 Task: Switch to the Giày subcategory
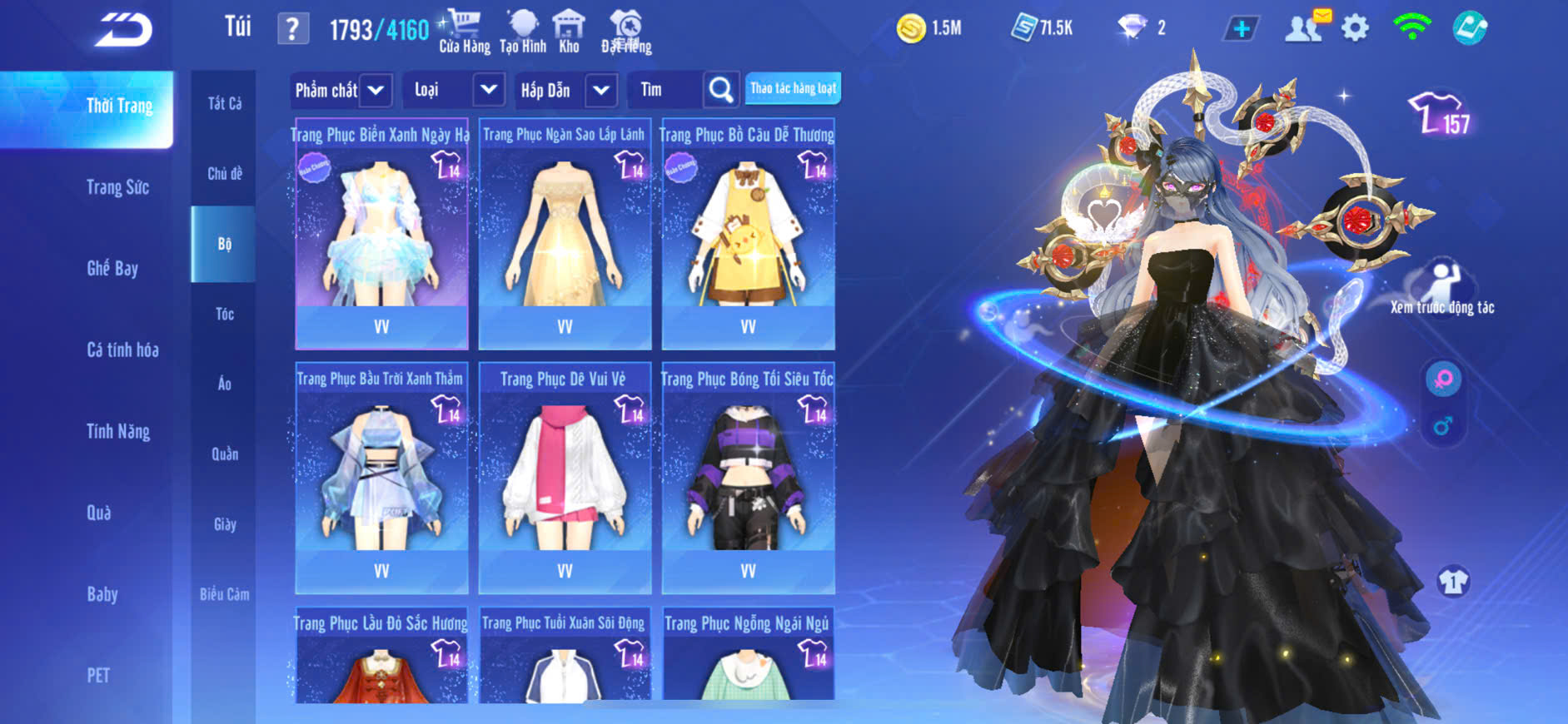coord(224,524)
